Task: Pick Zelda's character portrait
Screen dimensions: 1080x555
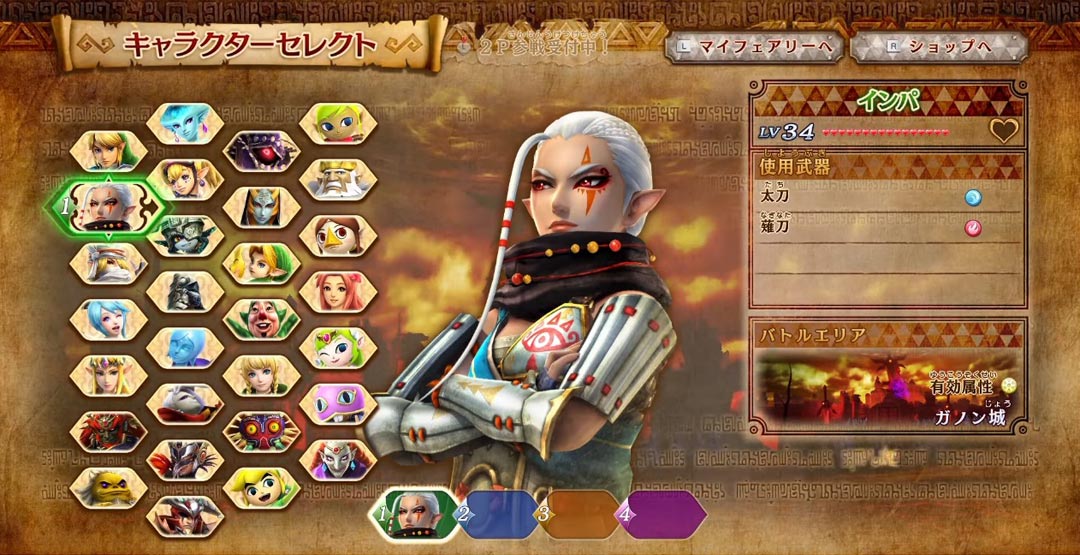Action: coord(108,375)
